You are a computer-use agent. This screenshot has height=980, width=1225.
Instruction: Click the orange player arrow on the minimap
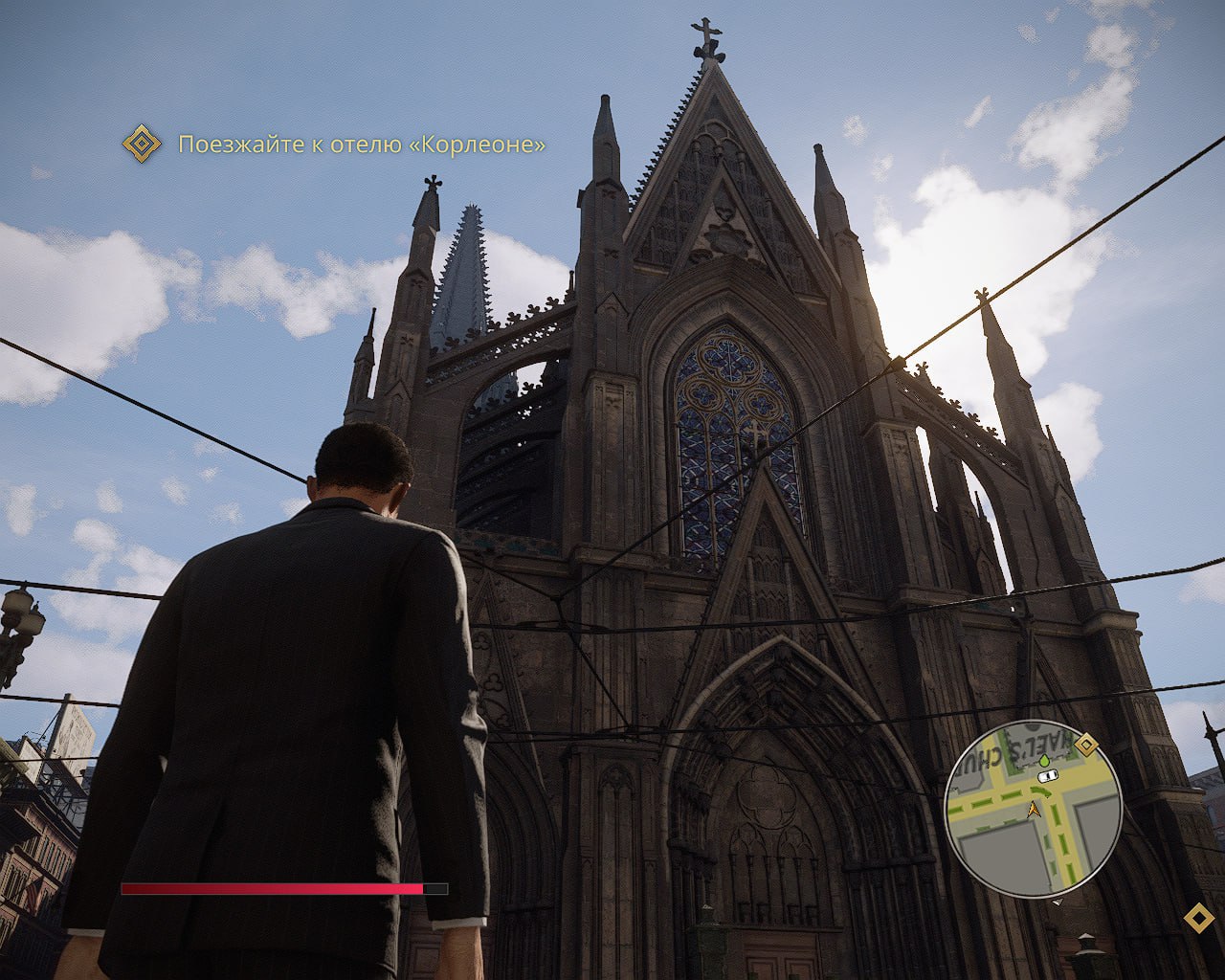point(1034,811)
